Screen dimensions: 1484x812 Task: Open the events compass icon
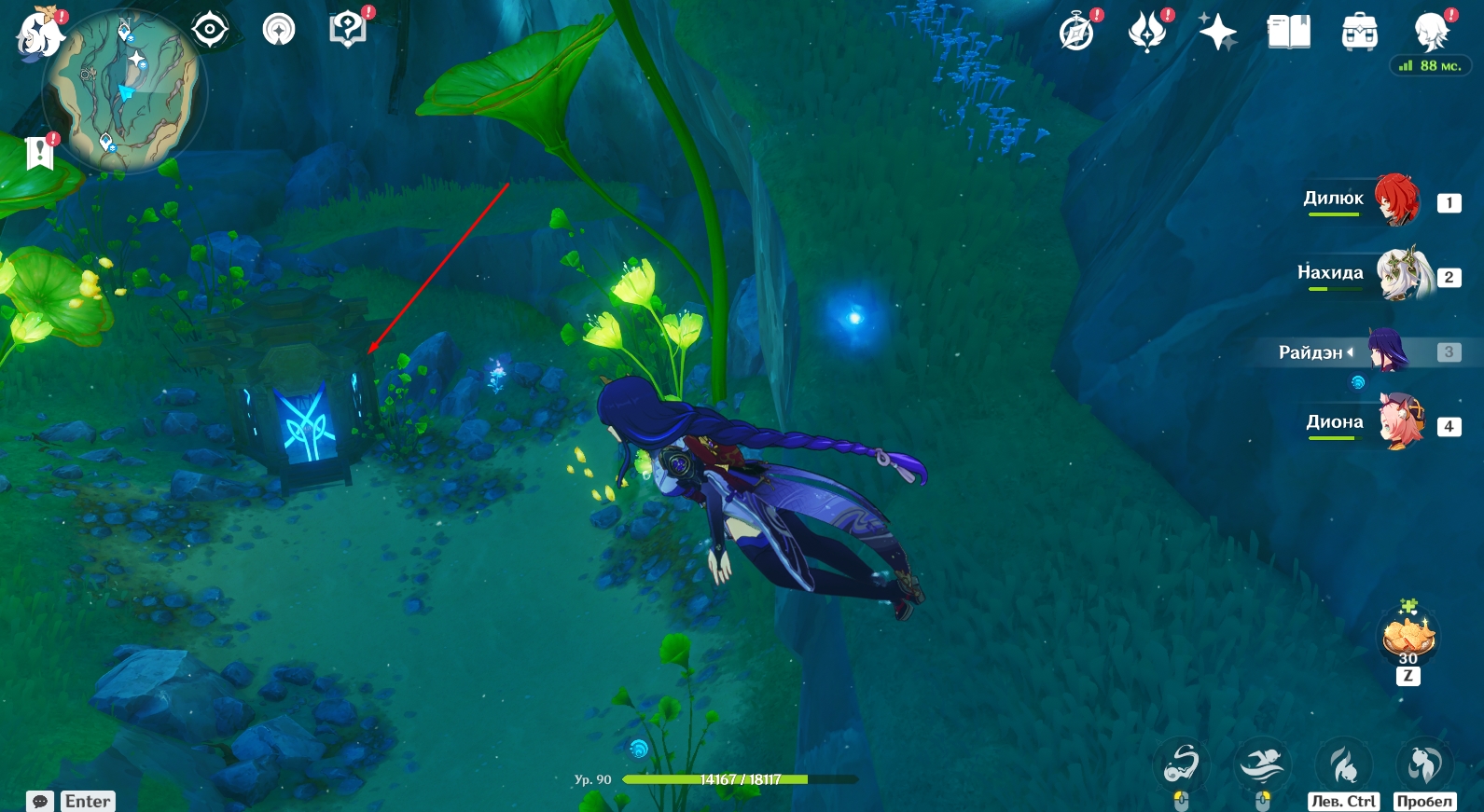[1076, 34]
